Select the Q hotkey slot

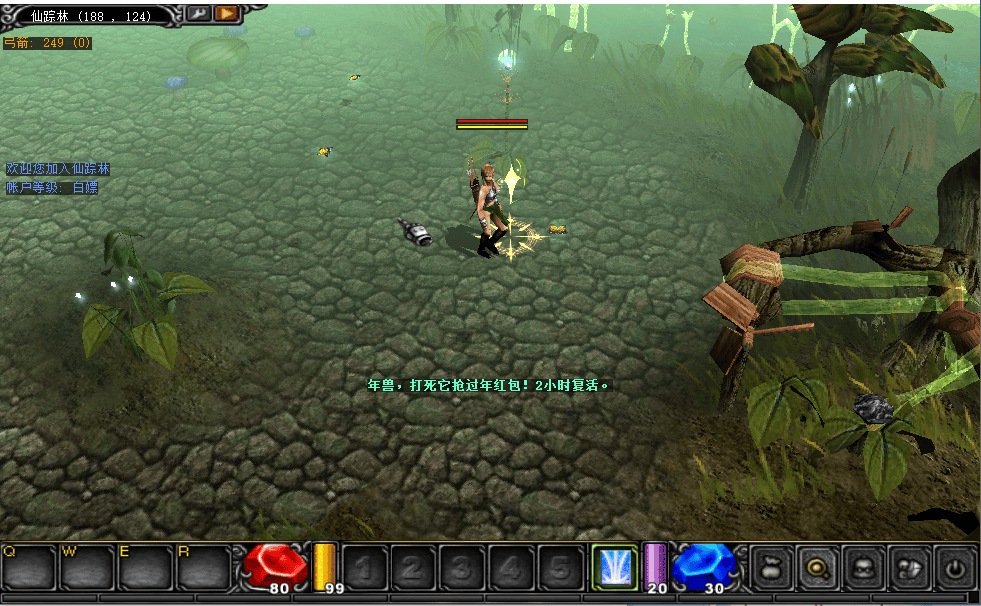(28, 567)
